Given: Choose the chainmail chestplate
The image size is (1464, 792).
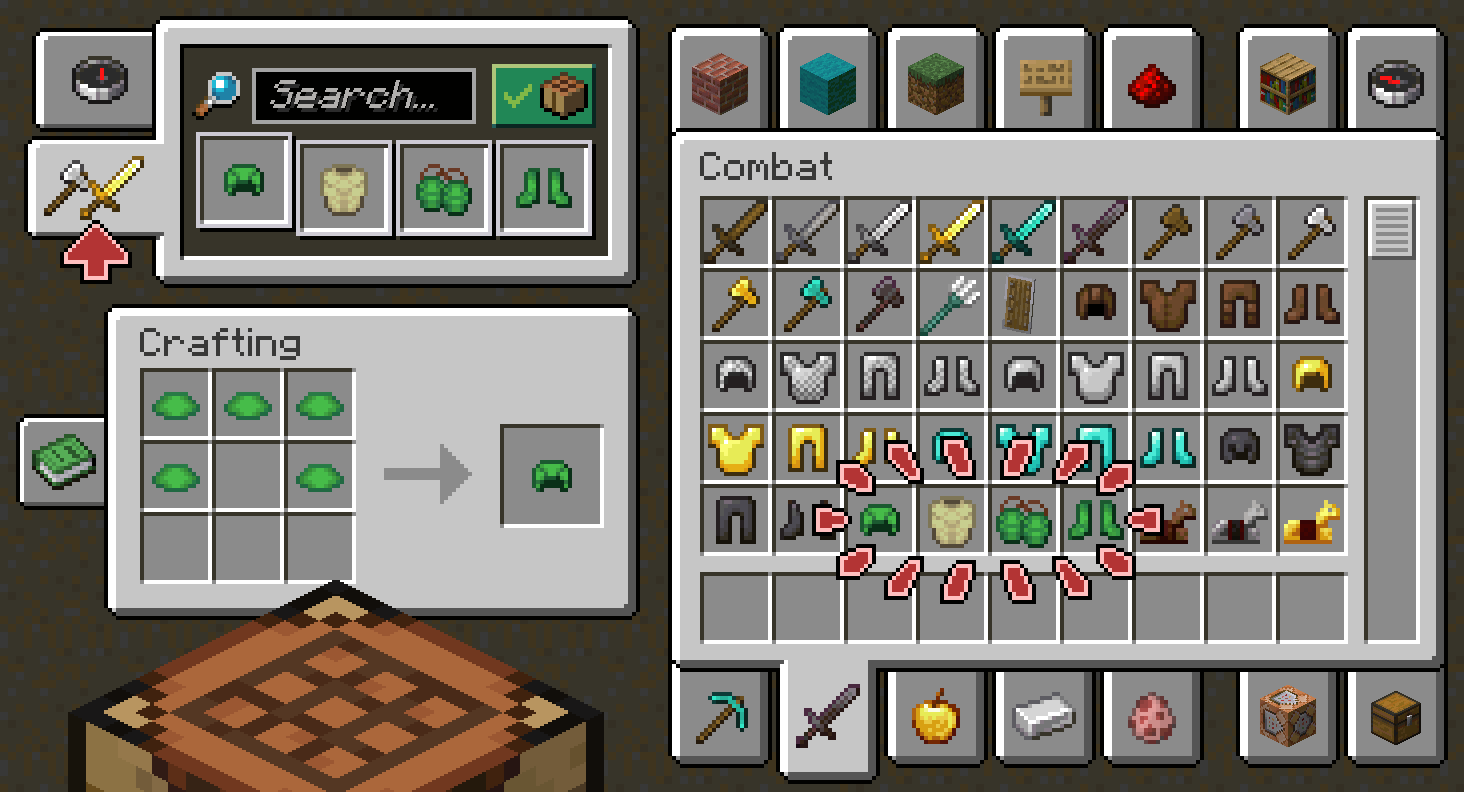Looking at the screenshot, I should [807, 375].
